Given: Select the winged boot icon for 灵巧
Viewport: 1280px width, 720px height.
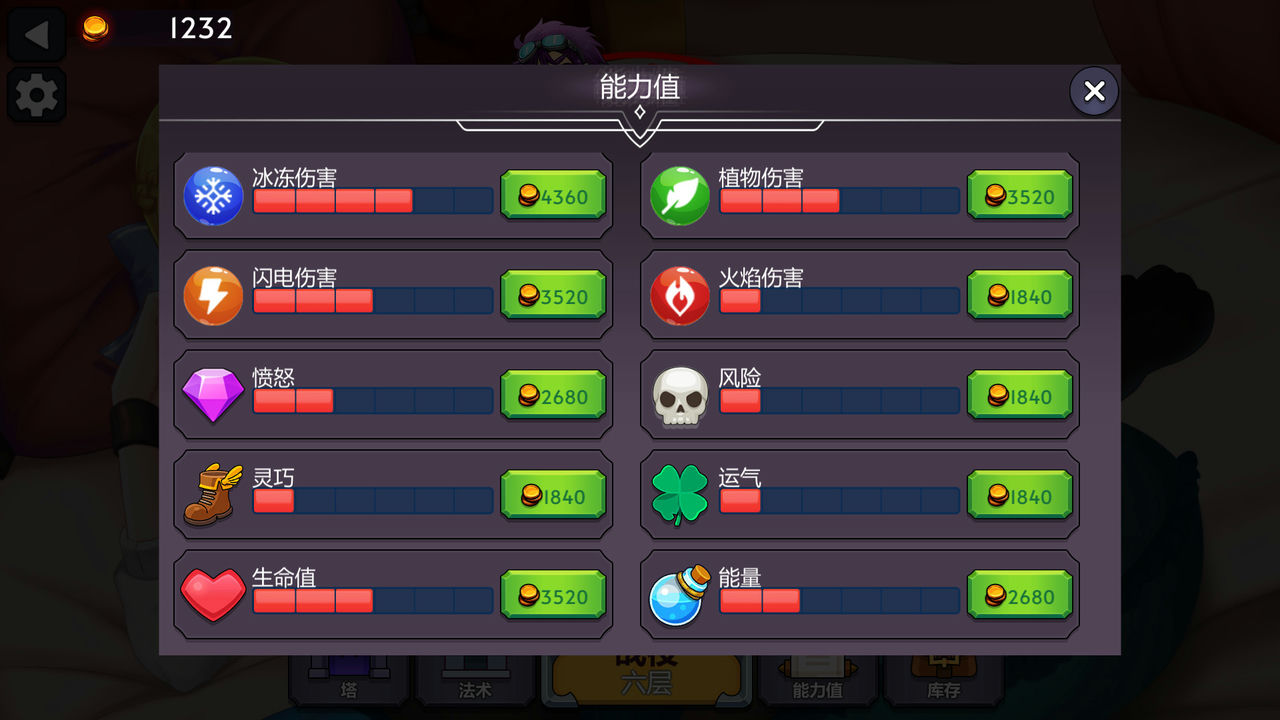Looking at the screenshot, I should click(x=212, y=495).
